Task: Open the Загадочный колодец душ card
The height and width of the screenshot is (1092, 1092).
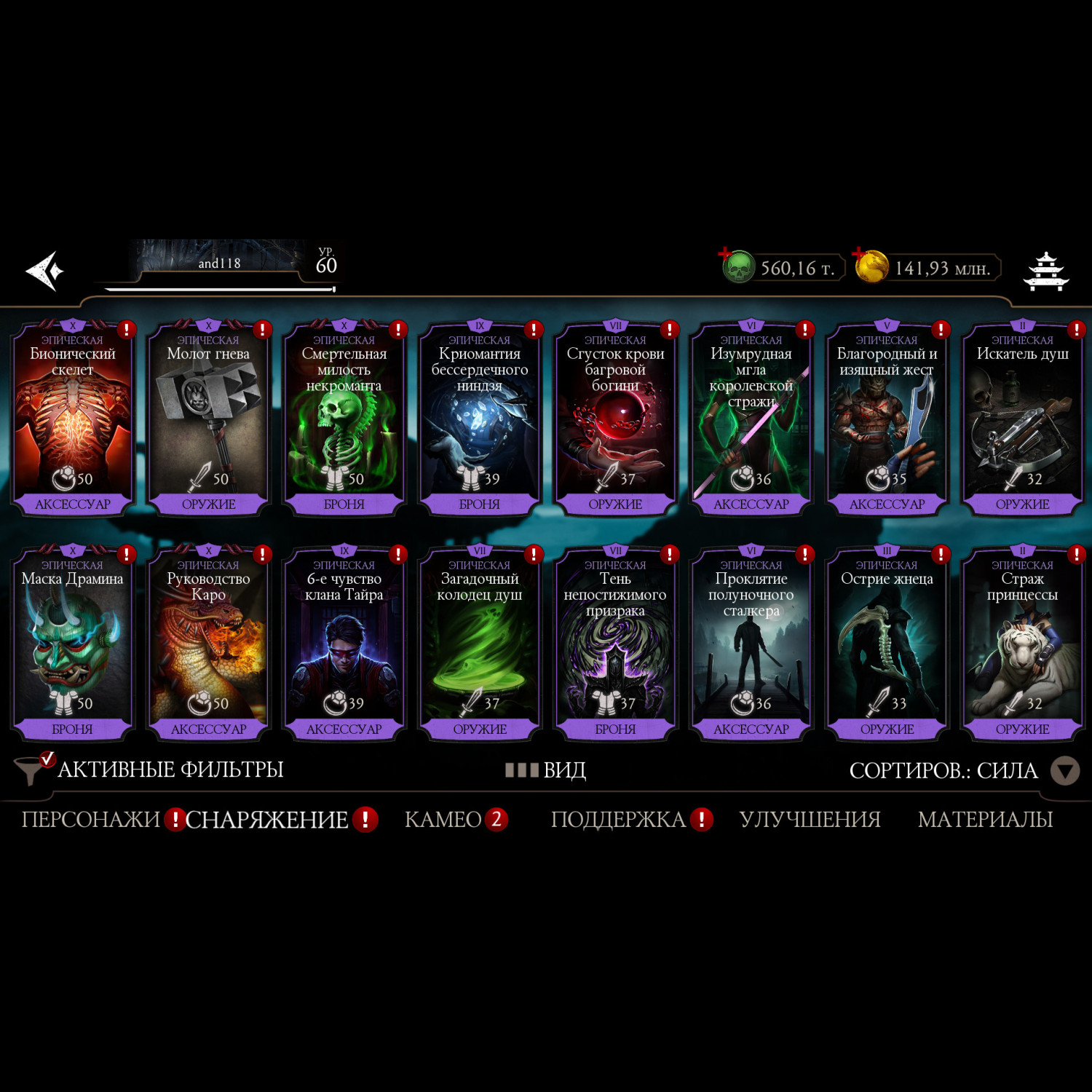Action: 480,644
